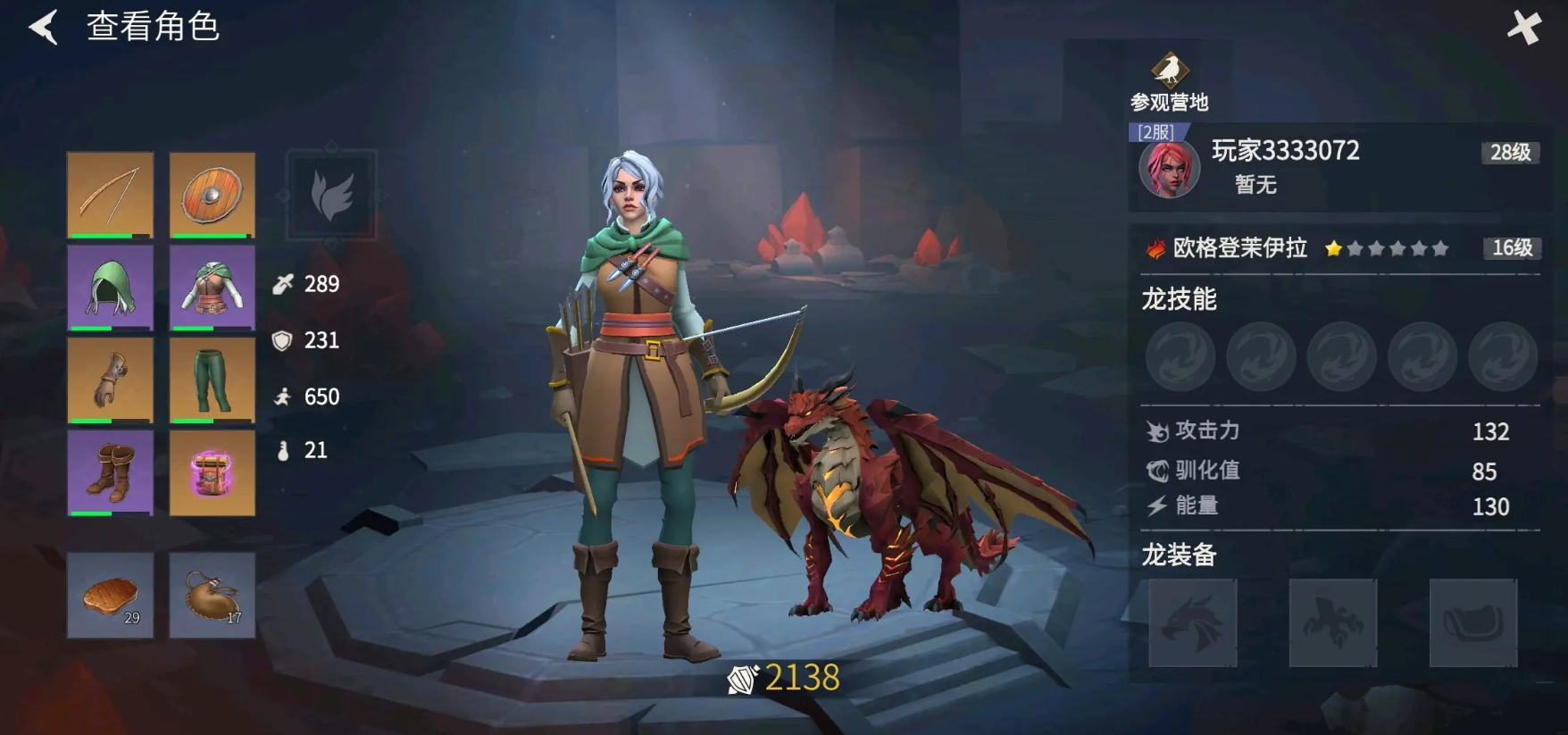Inspect the chest armor slot
The width and height of the screenshot is (1568, 735).
(x=212, y=288)
